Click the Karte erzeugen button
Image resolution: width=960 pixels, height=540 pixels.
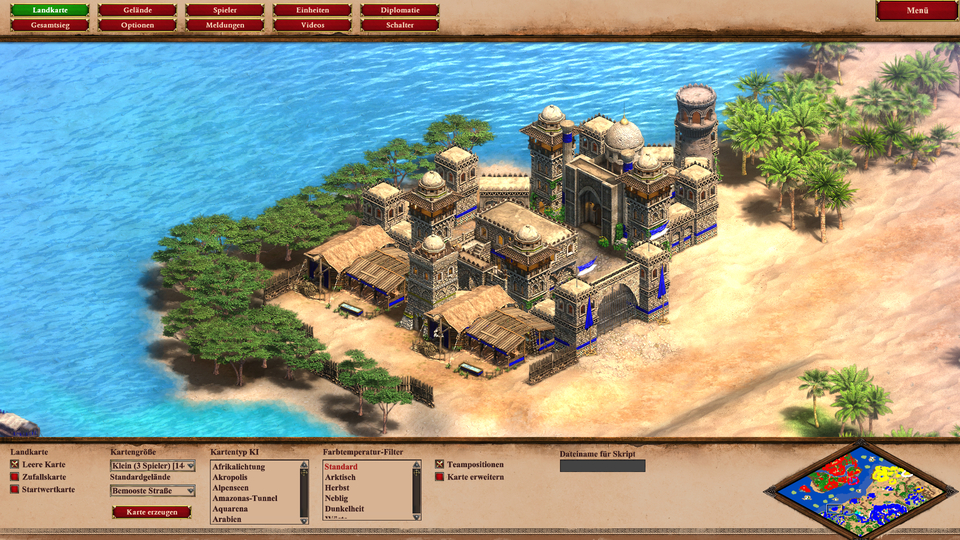pyautogui.click(x=151, y=512)
